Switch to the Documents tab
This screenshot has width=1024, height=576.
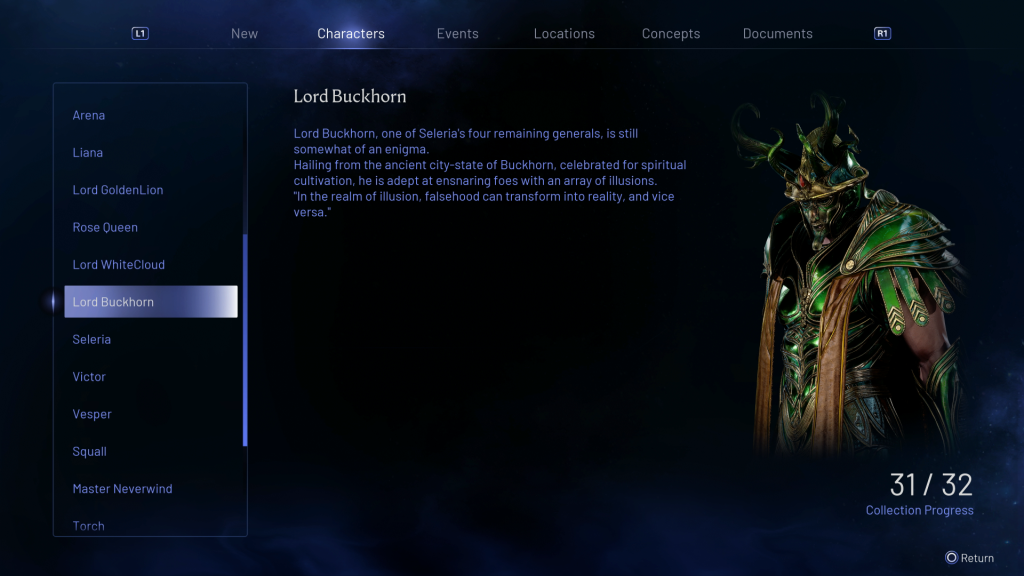click(777, 34)
